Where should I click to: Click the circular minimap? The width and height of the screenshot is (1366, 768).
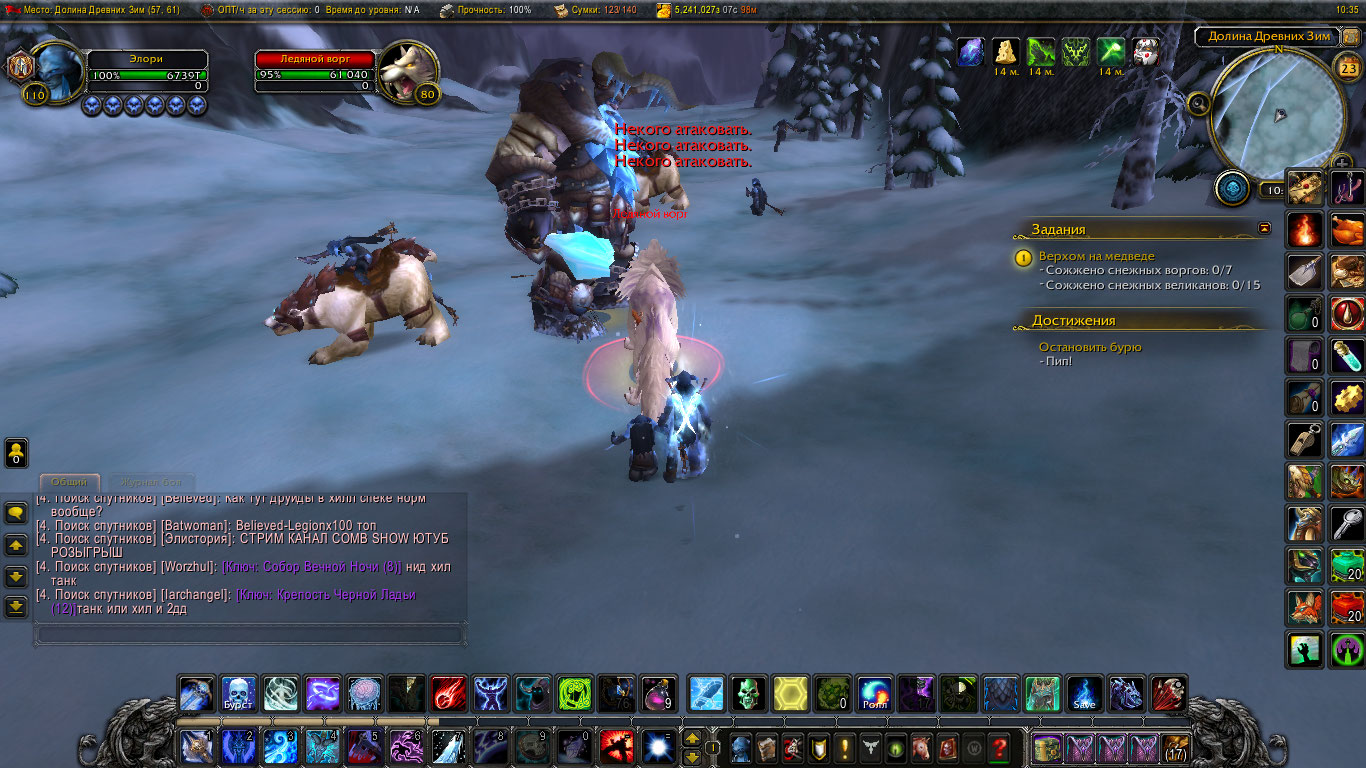click(1277, 112)
